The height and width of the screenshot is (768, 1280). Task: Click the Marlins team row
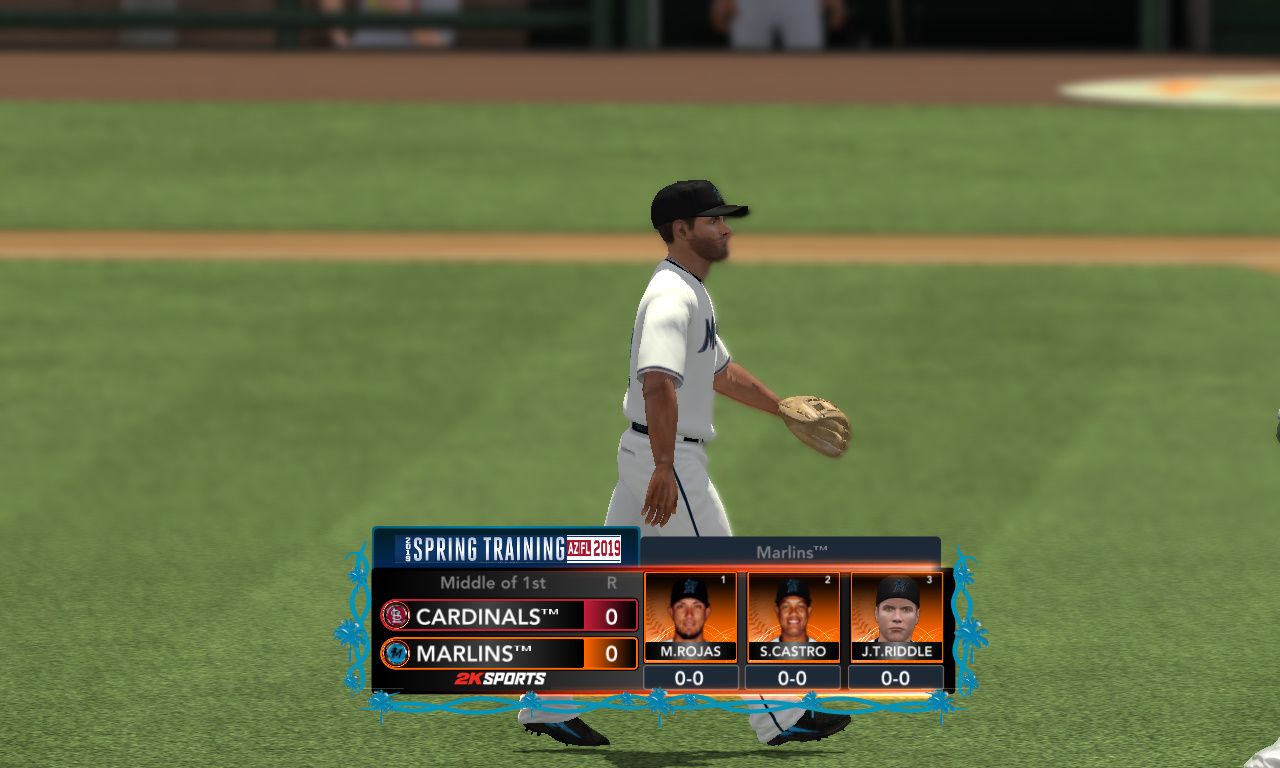(508, 654)
